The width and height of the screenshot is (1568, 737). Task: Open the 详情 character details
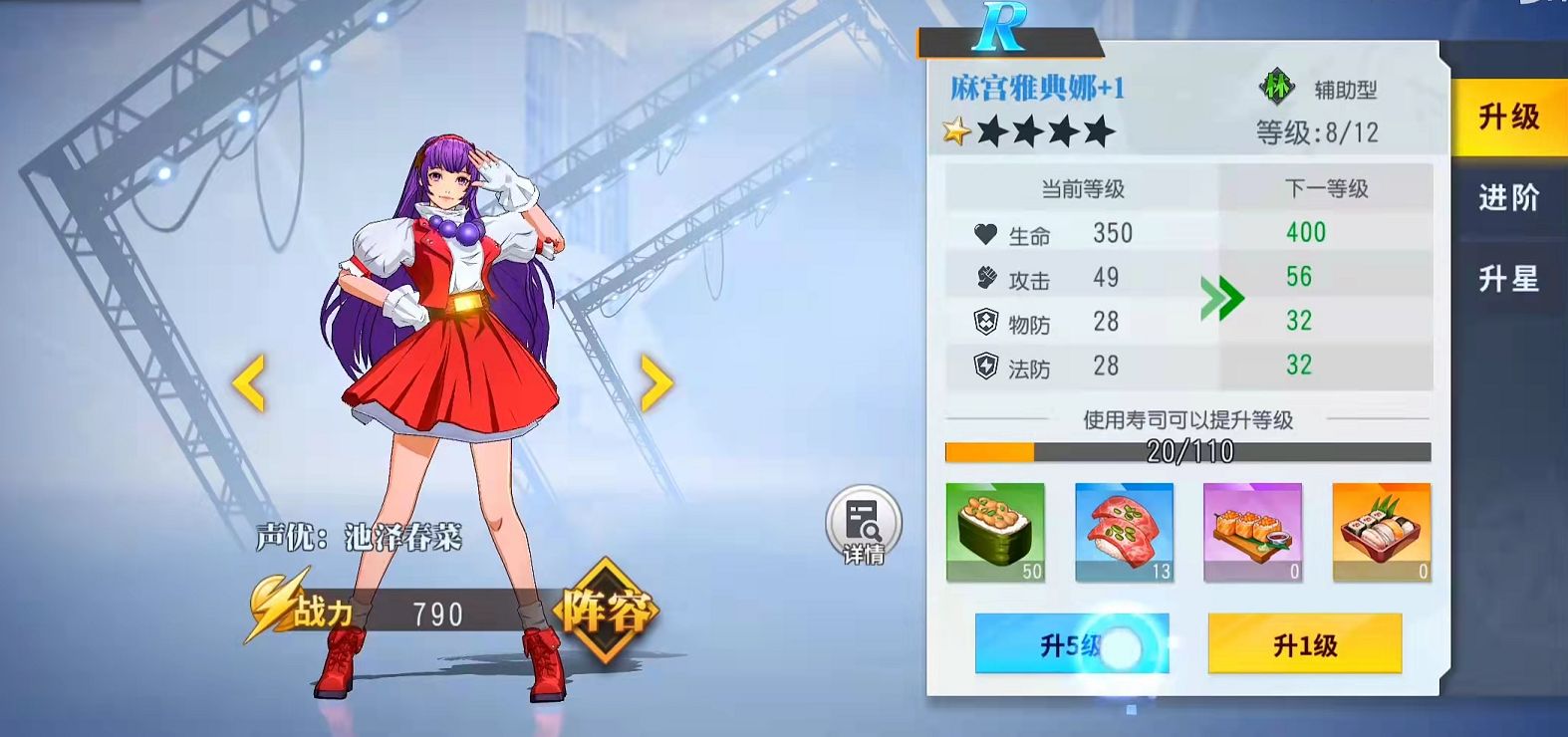click(x=863, y=525)
